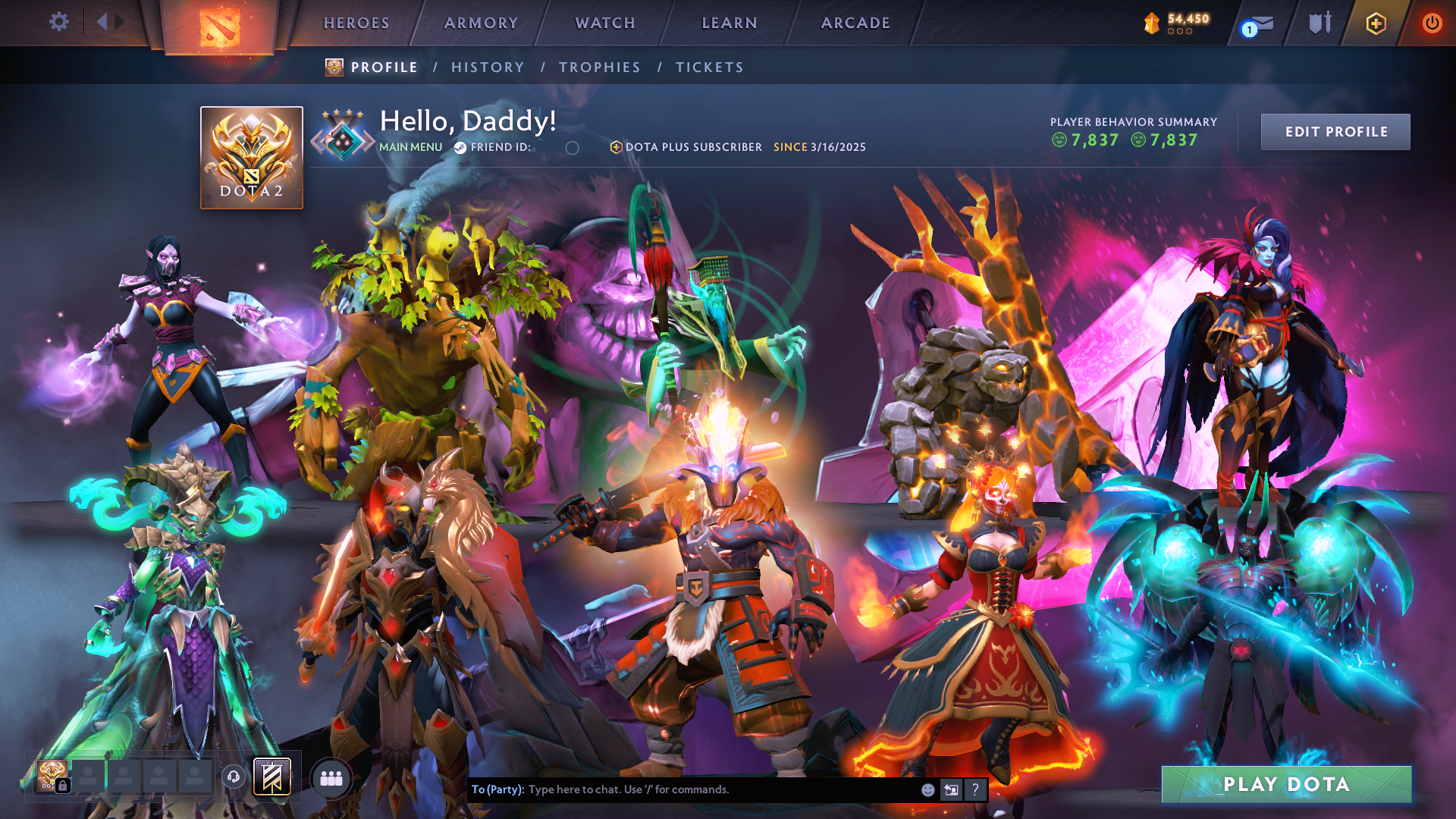Go to the Watch section
The height and width of the screenshot is (819, 1456).
[x=605, y=24]
